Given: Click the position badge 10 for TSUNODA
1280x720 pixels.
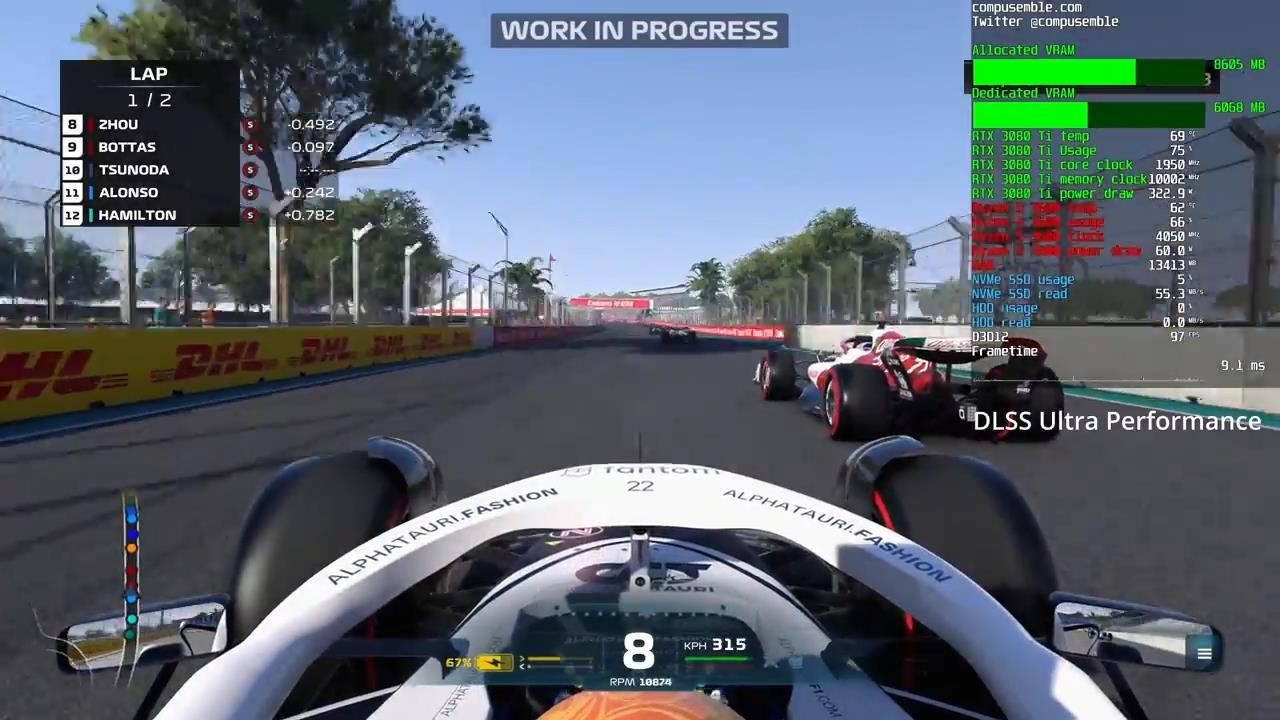Looking at the screenshot, I should (x=72, y=169).
